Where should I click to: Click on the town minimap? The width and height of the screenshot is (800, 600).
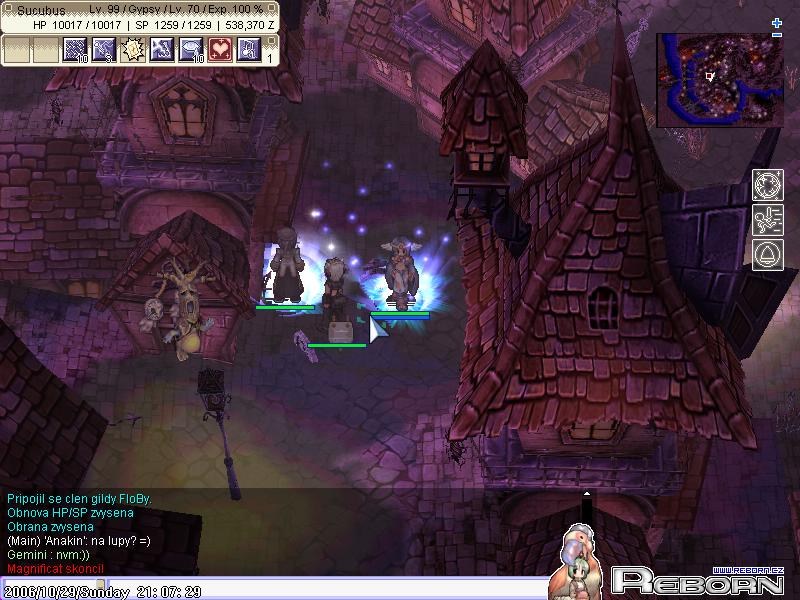tap(719, 80)
